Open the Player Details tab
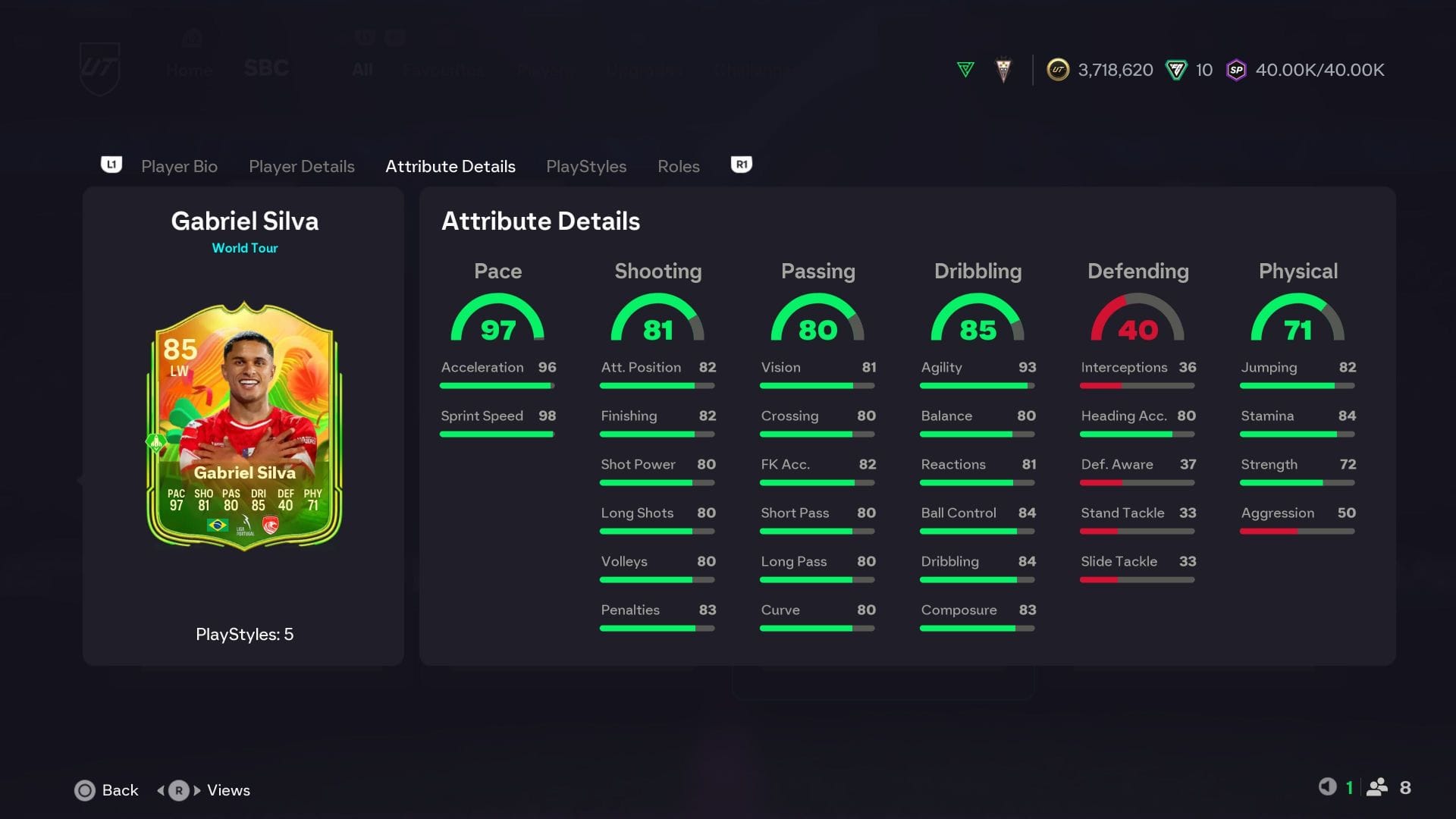This screenshot has width=1456, height=819. tap(302, 166)
